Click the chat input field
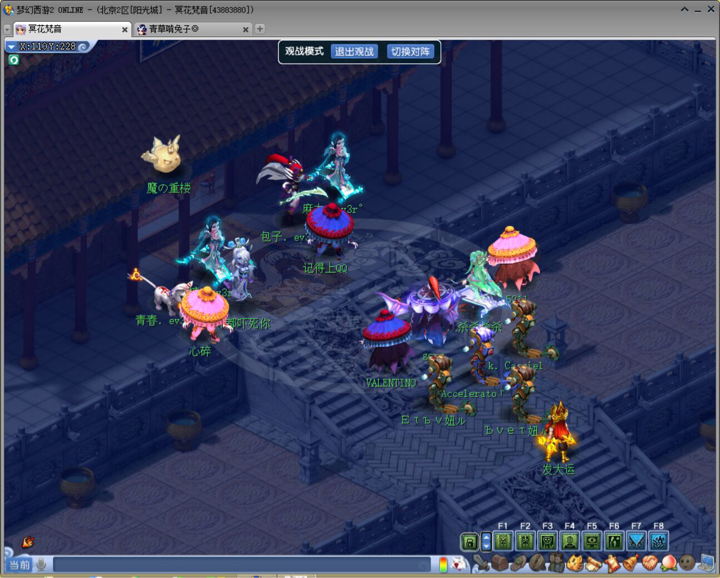720x578 pixels. coord(240,565)
